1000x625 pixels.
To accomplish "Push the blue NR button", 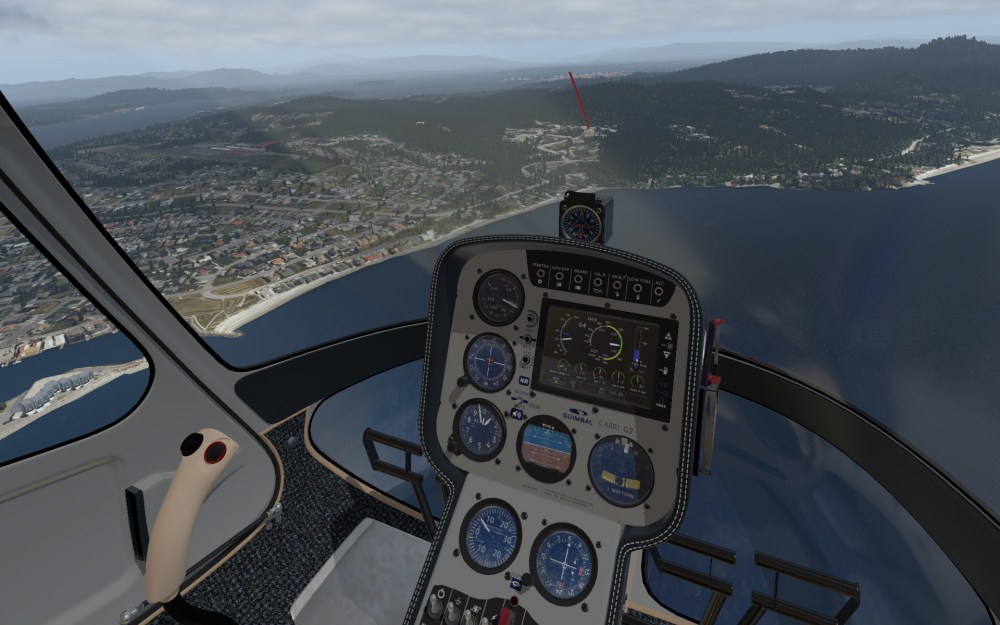I will tap(524, 380).
